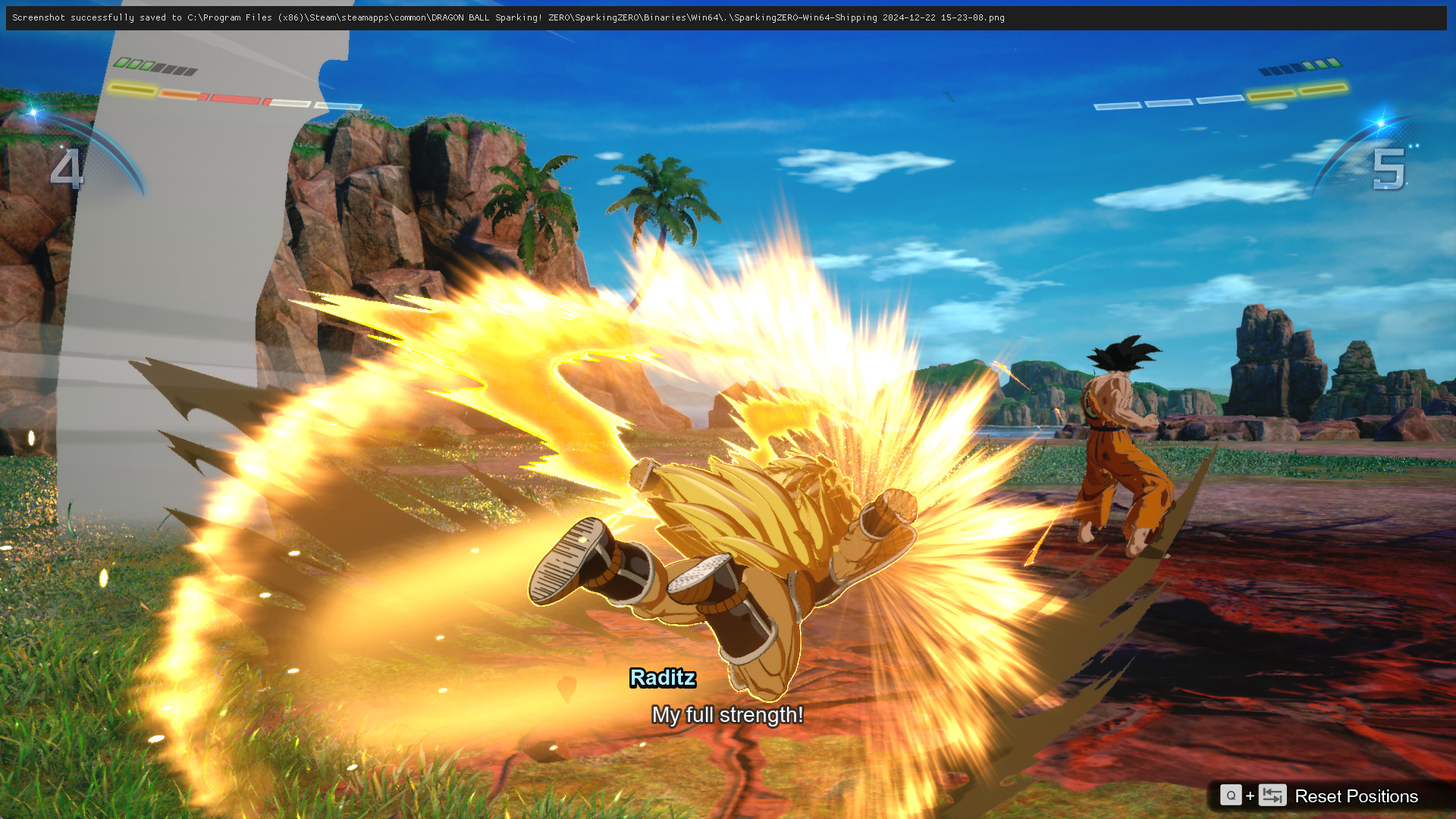Click Goku's skill count number 5
Screen dimensions: 1456x819
point(1389,170)
